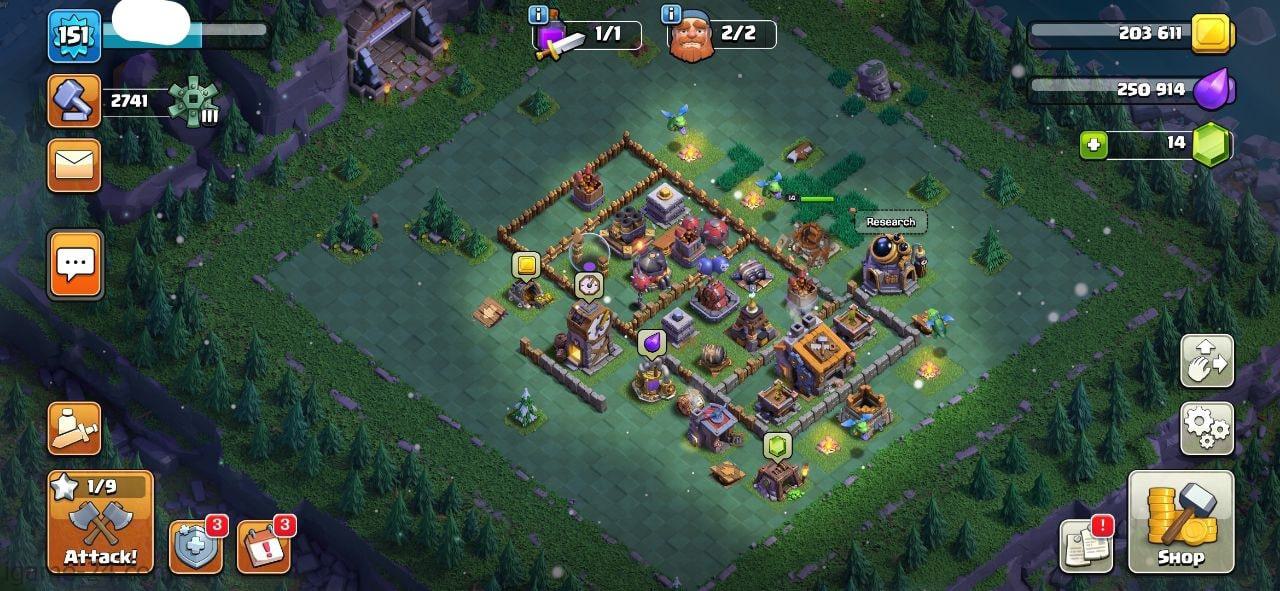Collect elixir from the purple drop bubble
The image size is (1280, 591).
tap(651, 343)
